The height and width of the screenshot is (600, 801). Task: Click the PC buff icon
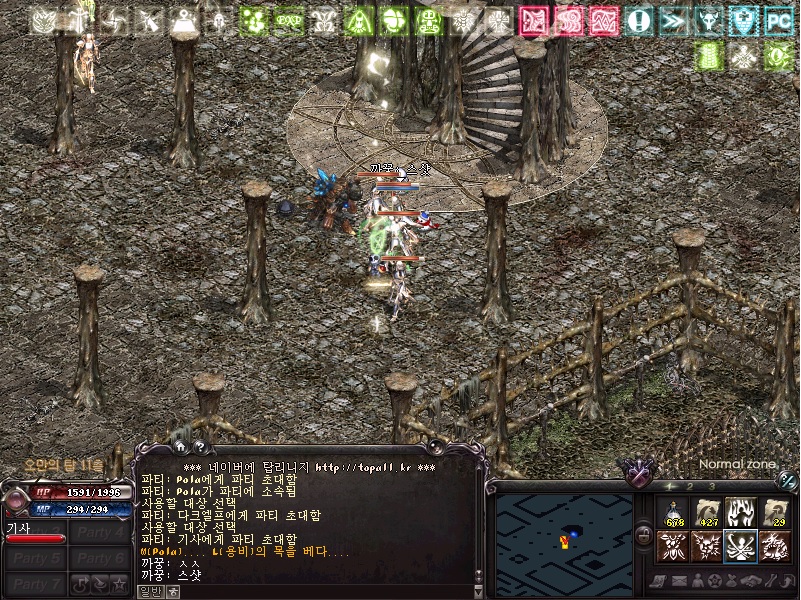pos(777,20)
